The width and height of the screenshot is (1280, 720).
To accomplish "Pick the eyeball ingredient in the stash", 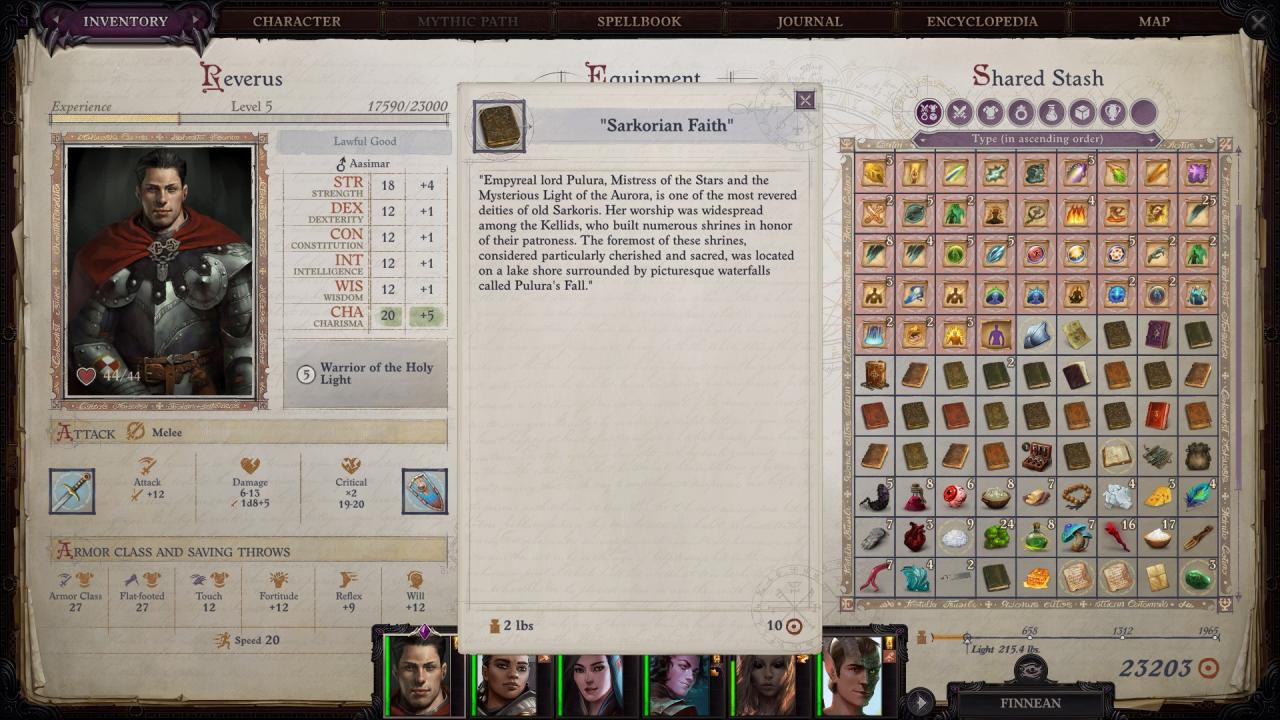I will [x=955, y=496].
